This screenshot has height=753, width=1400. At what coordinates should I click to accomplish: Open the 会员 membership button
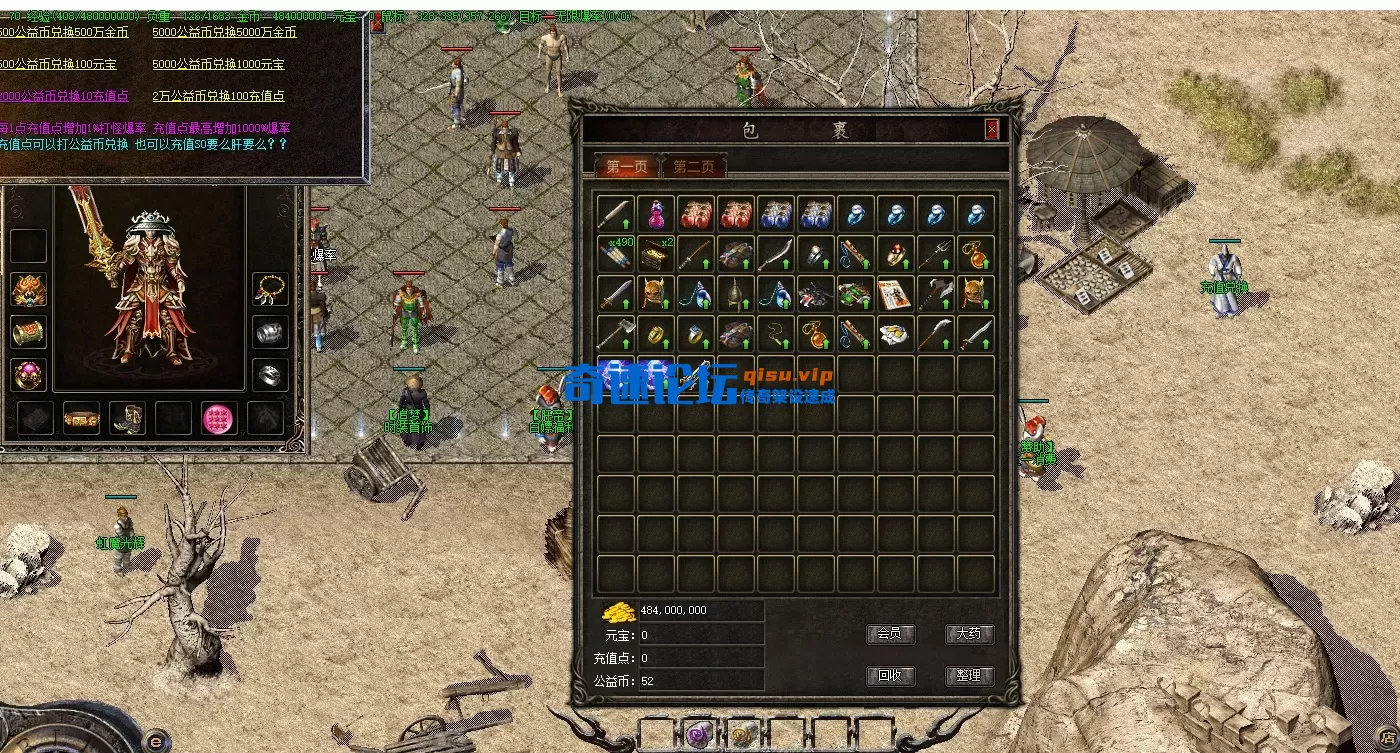click(889, 634)
